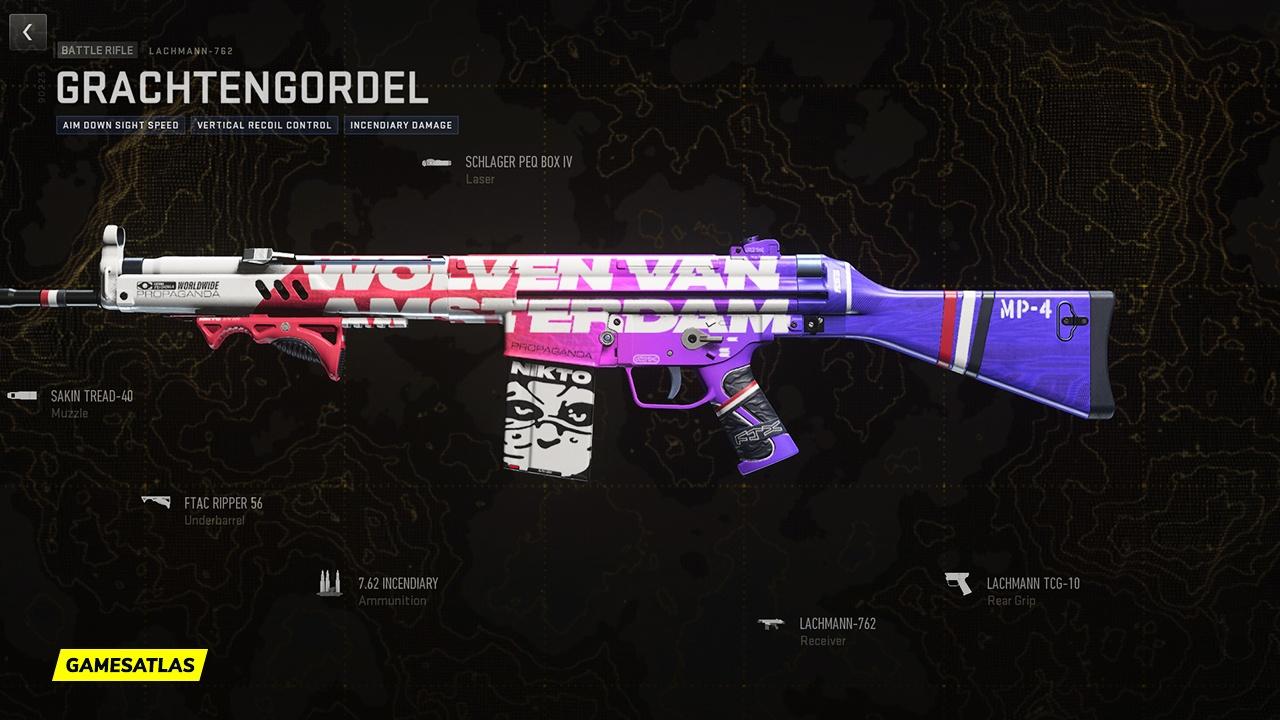Go back using the top-left arrow button

tap(28, 32)
